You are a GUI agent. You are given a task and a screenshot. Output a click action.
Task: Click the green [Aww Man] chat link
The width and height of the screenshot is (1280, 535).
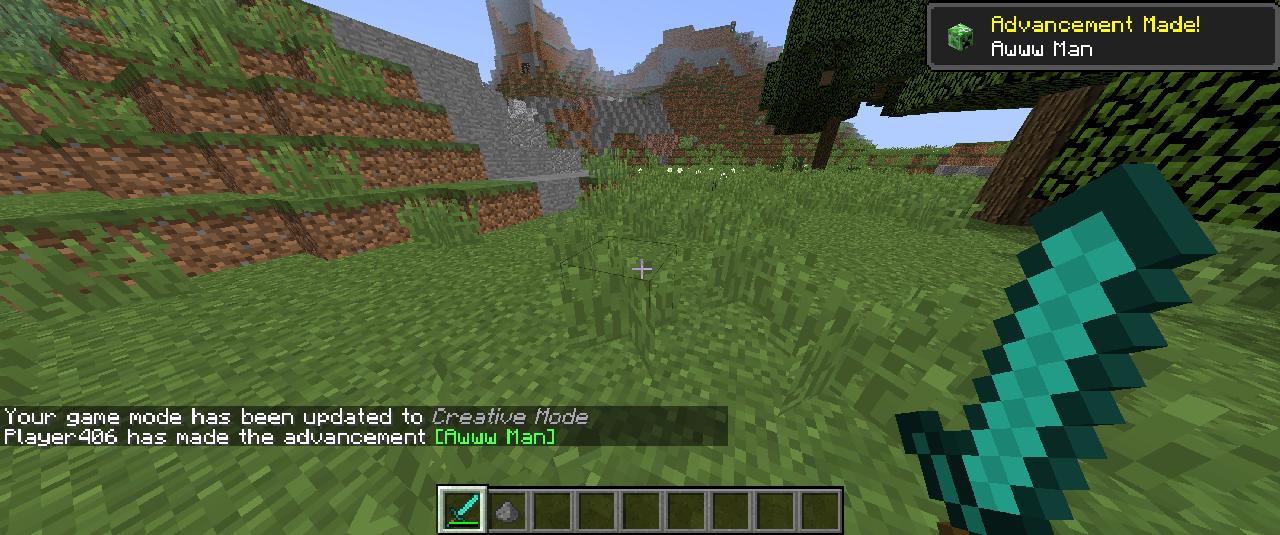point(495,437)
